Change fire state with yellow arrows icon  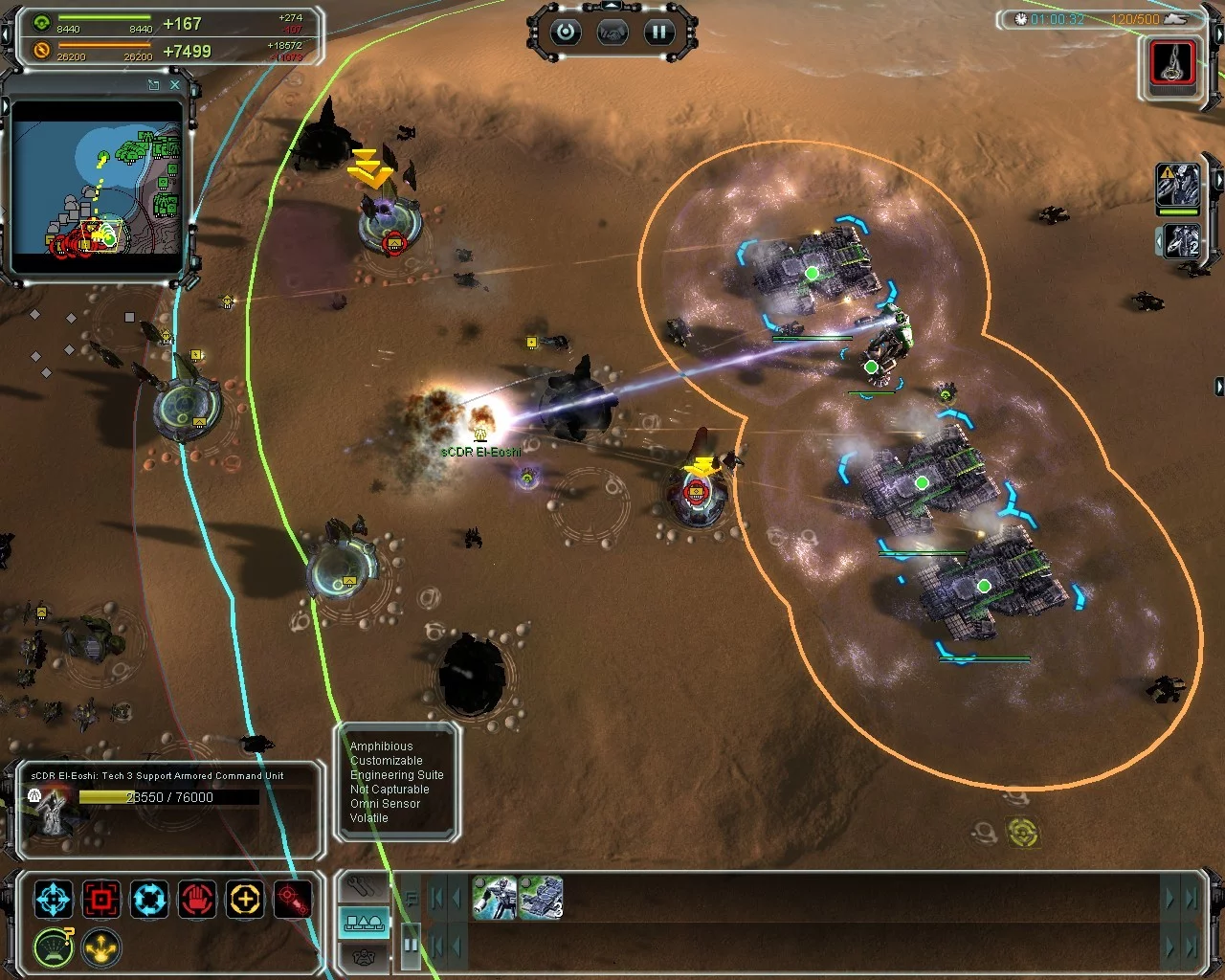tap(101, 947)
